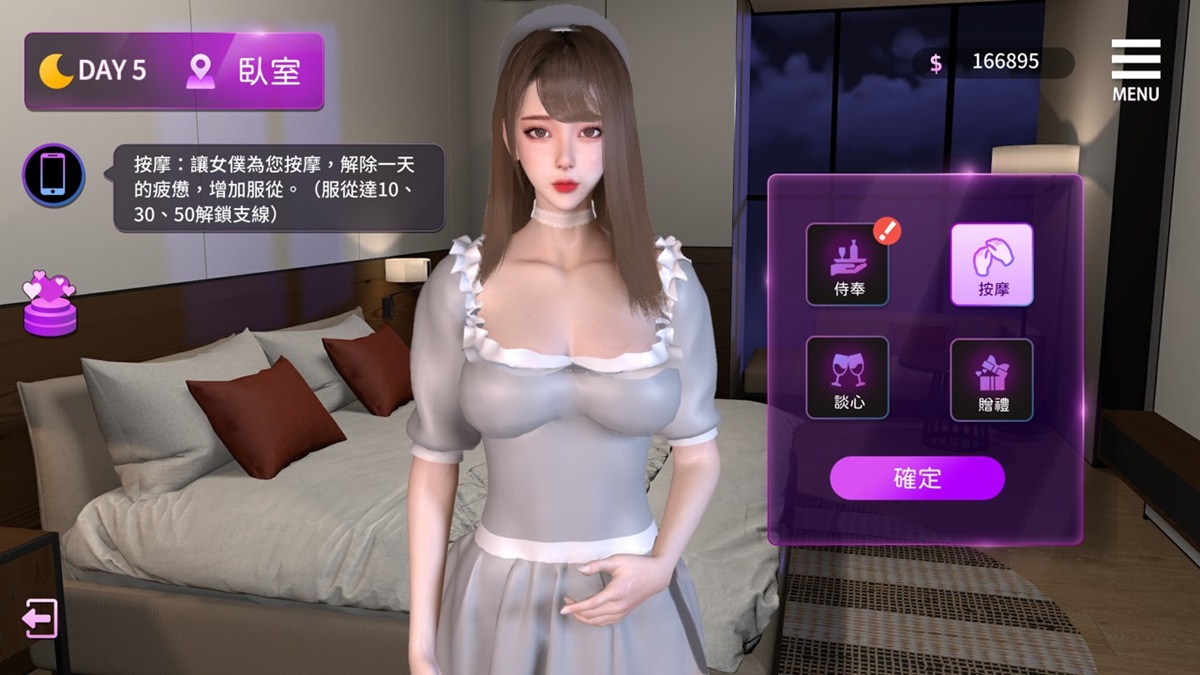Select the 侍奉 serve action
Image resolution: width=1200 pixels, height=675 pixels.
(x=847, y=264)
